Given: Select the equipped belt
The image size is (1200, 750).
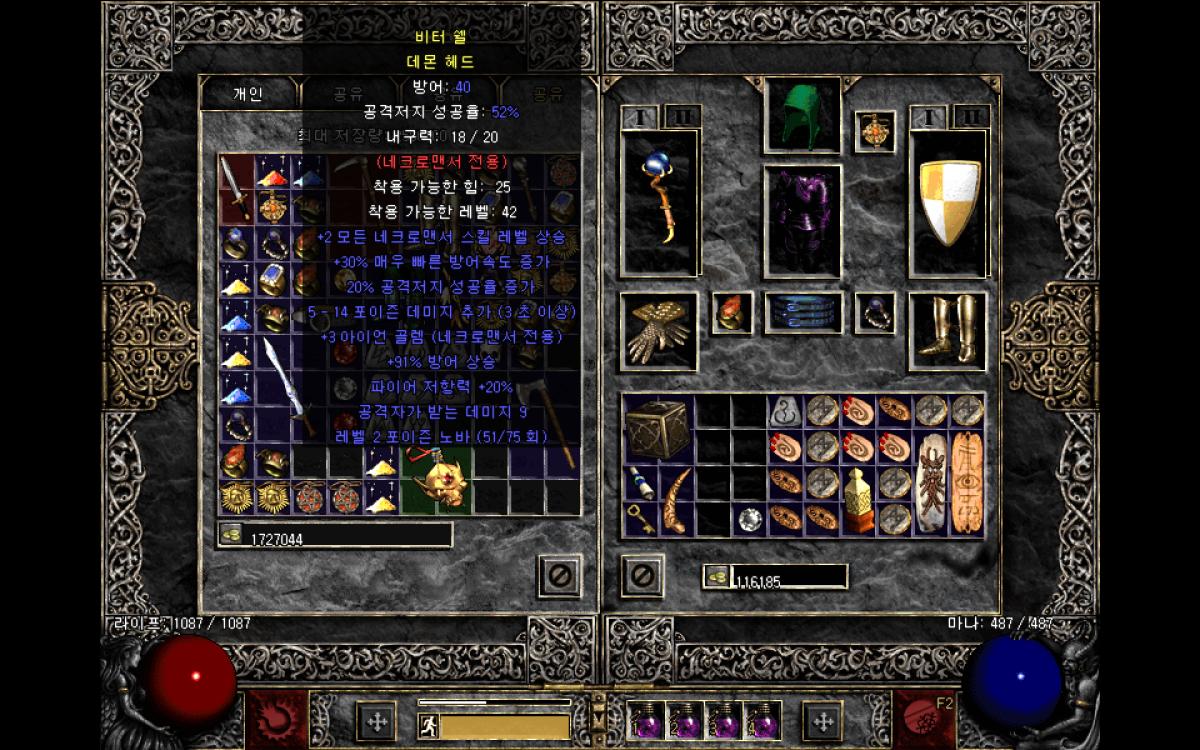Looking at the screenshot, I should pyautogui.click(x=802, y=313).
